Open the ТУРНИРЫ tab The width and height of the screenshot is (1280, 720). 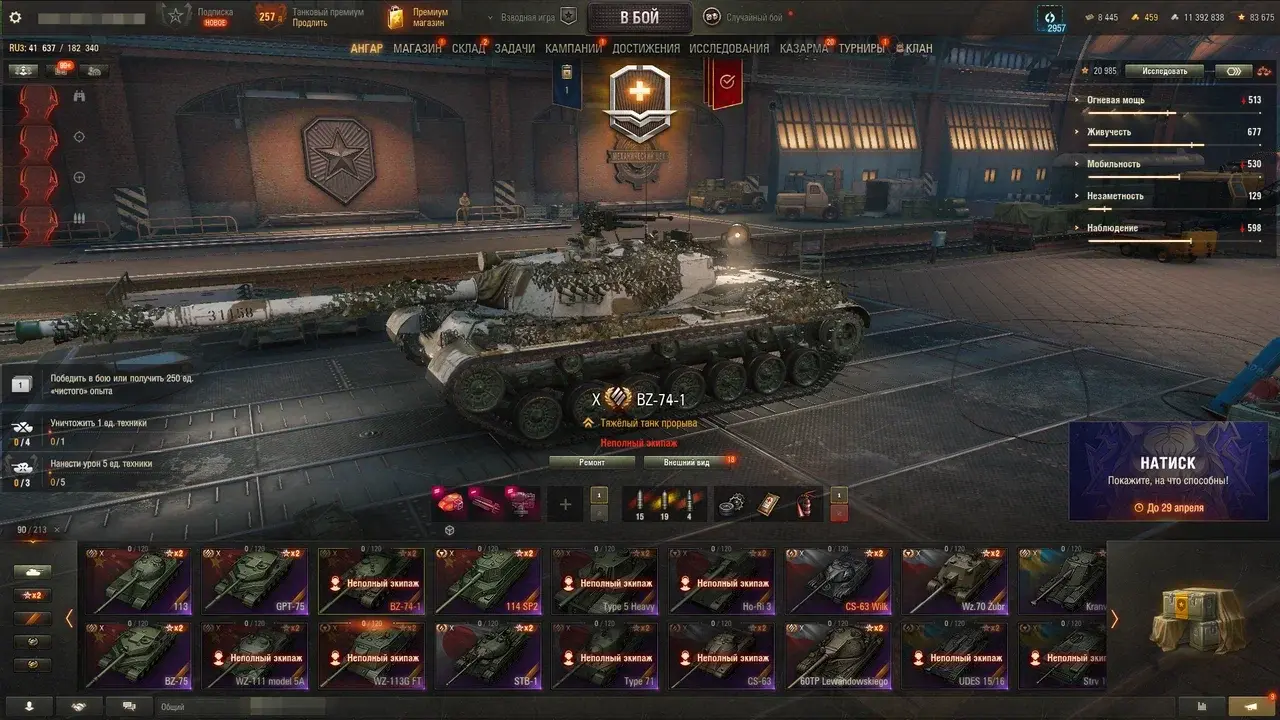pos(861,48)
